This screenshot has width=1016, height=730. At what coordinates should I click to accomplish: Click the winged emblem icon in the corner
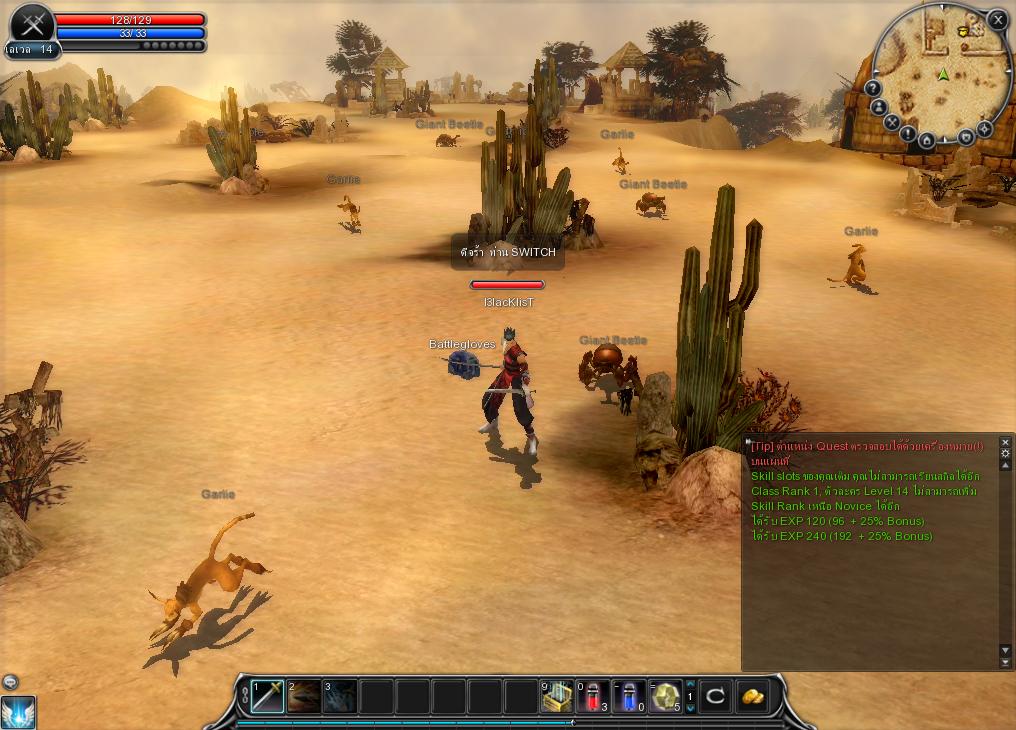pyautogui.click(x=17, y=712)
